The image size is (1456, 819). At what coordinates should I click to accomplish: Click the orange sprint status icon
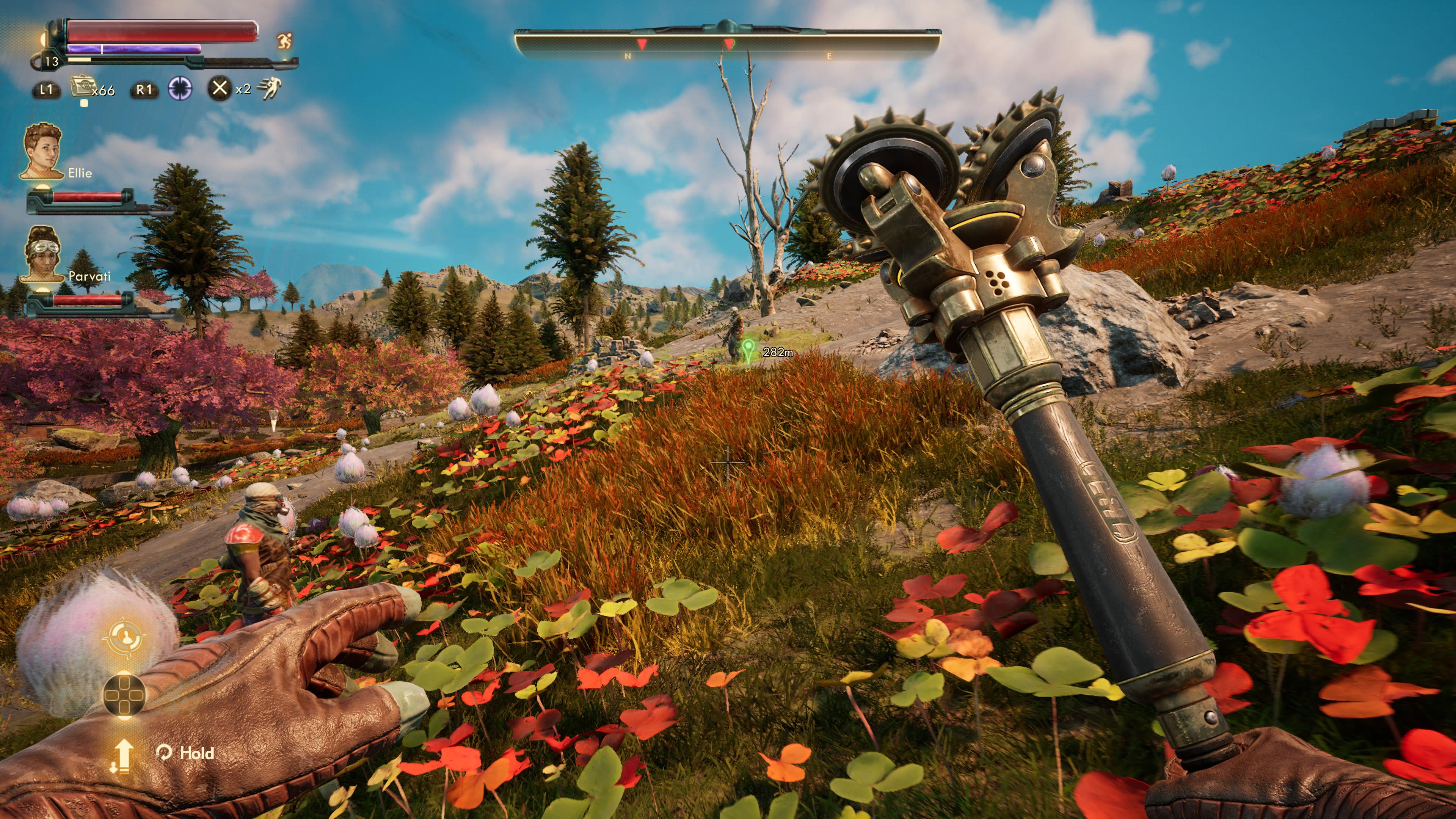pyautogui.click(x=284, y=41)
